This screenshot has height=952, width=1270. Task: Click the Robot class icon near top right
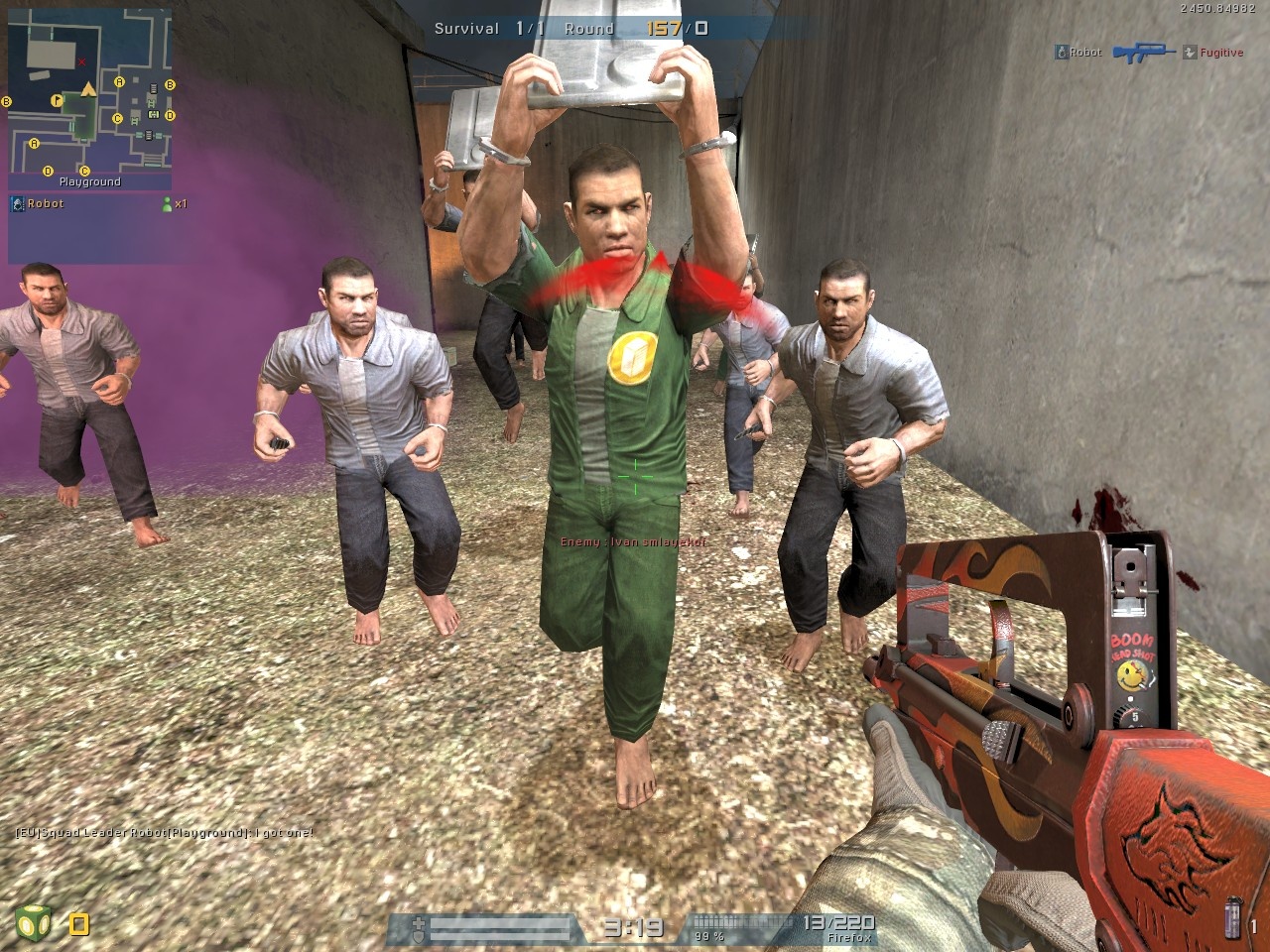[x=1061, y=52]
